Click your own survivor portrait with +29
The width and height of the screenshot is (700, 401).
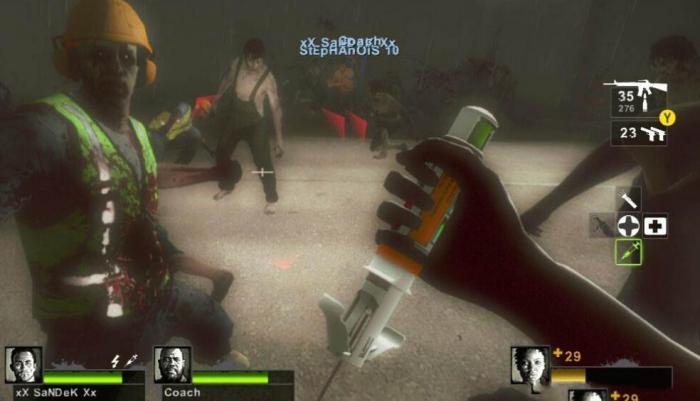click(x=530, y=366)
